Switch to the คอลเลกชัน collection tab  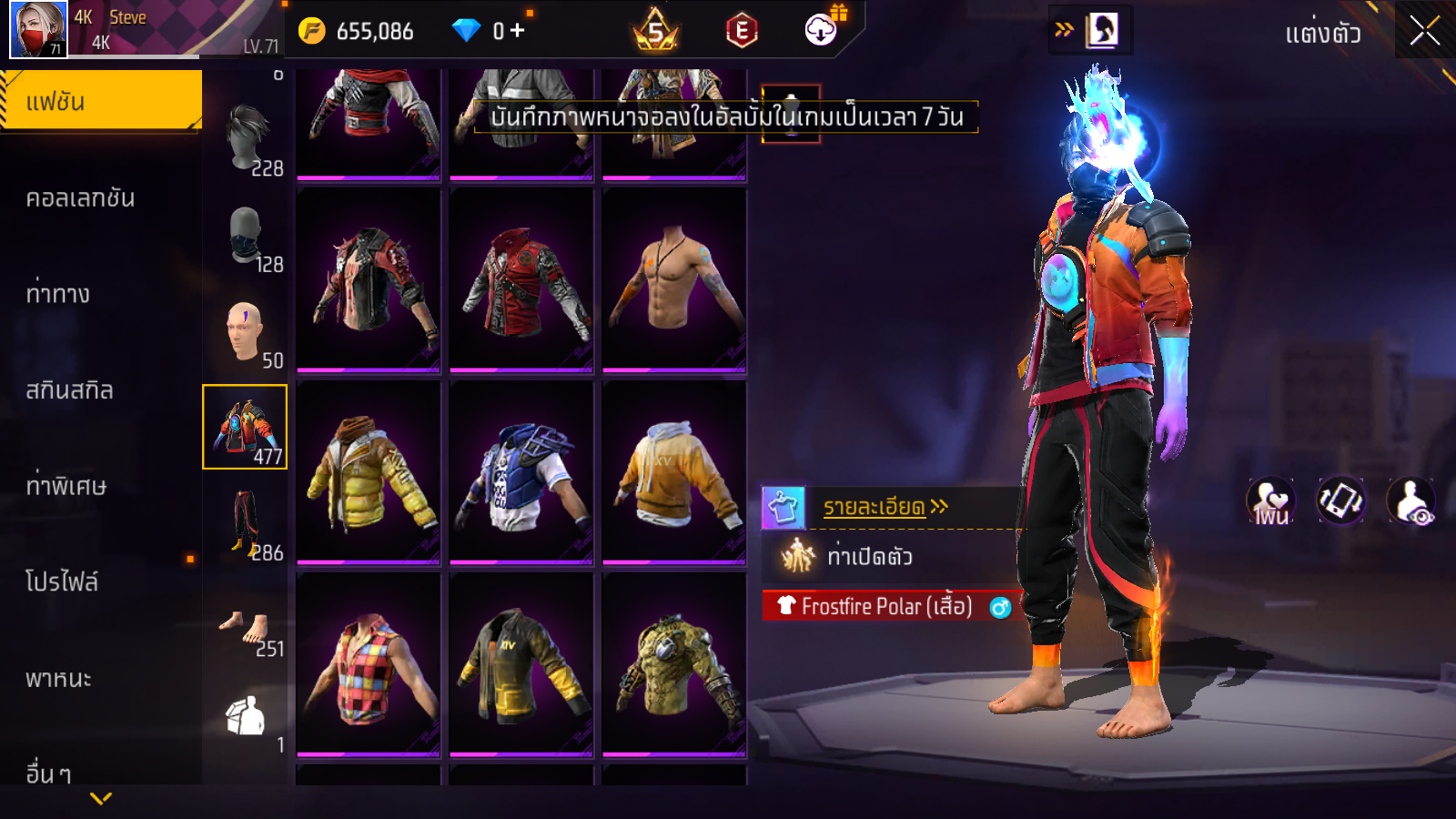click(80, 198)
